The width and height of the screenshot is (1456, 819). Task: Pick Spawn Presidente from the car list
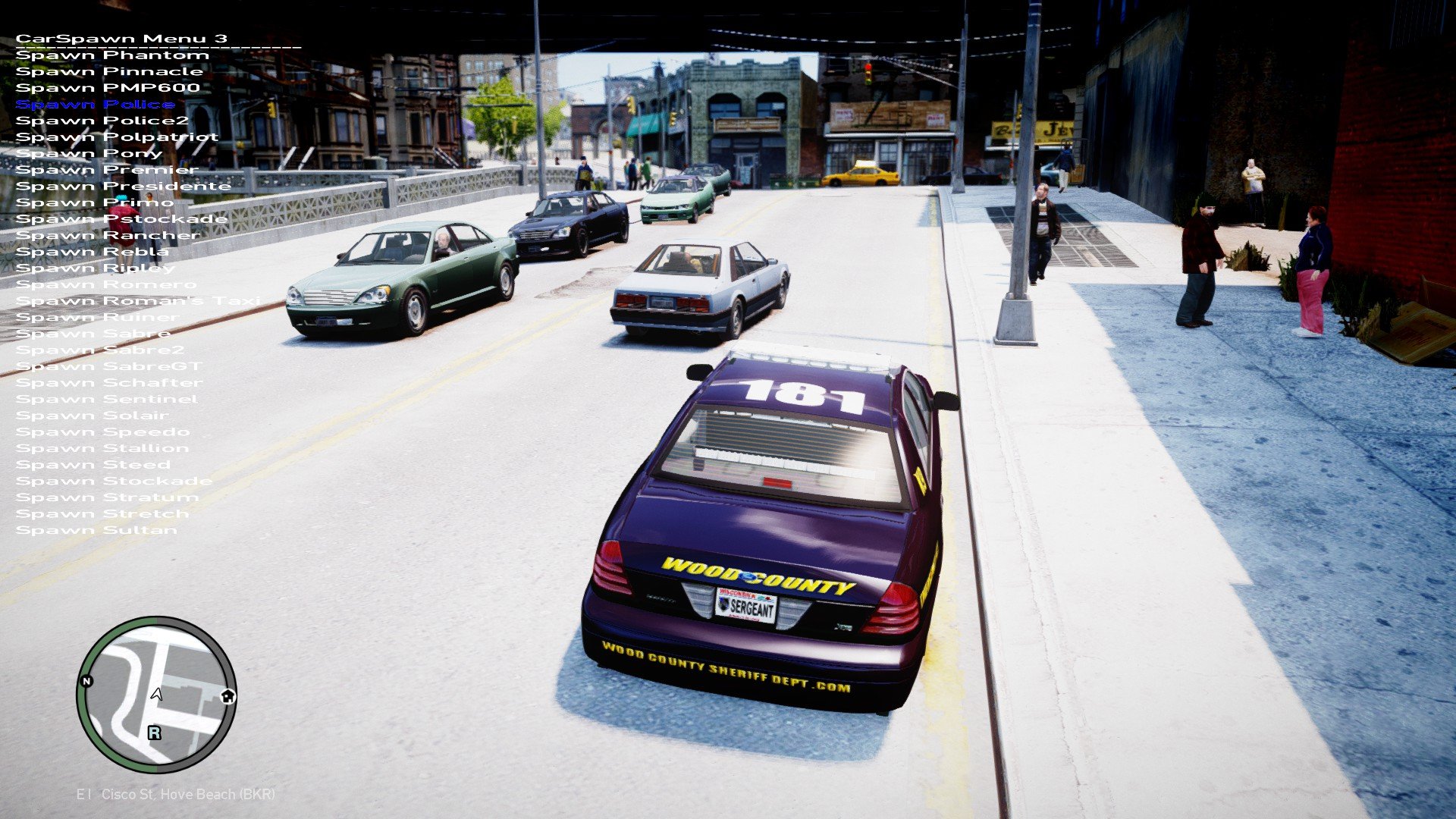(123, 187)
